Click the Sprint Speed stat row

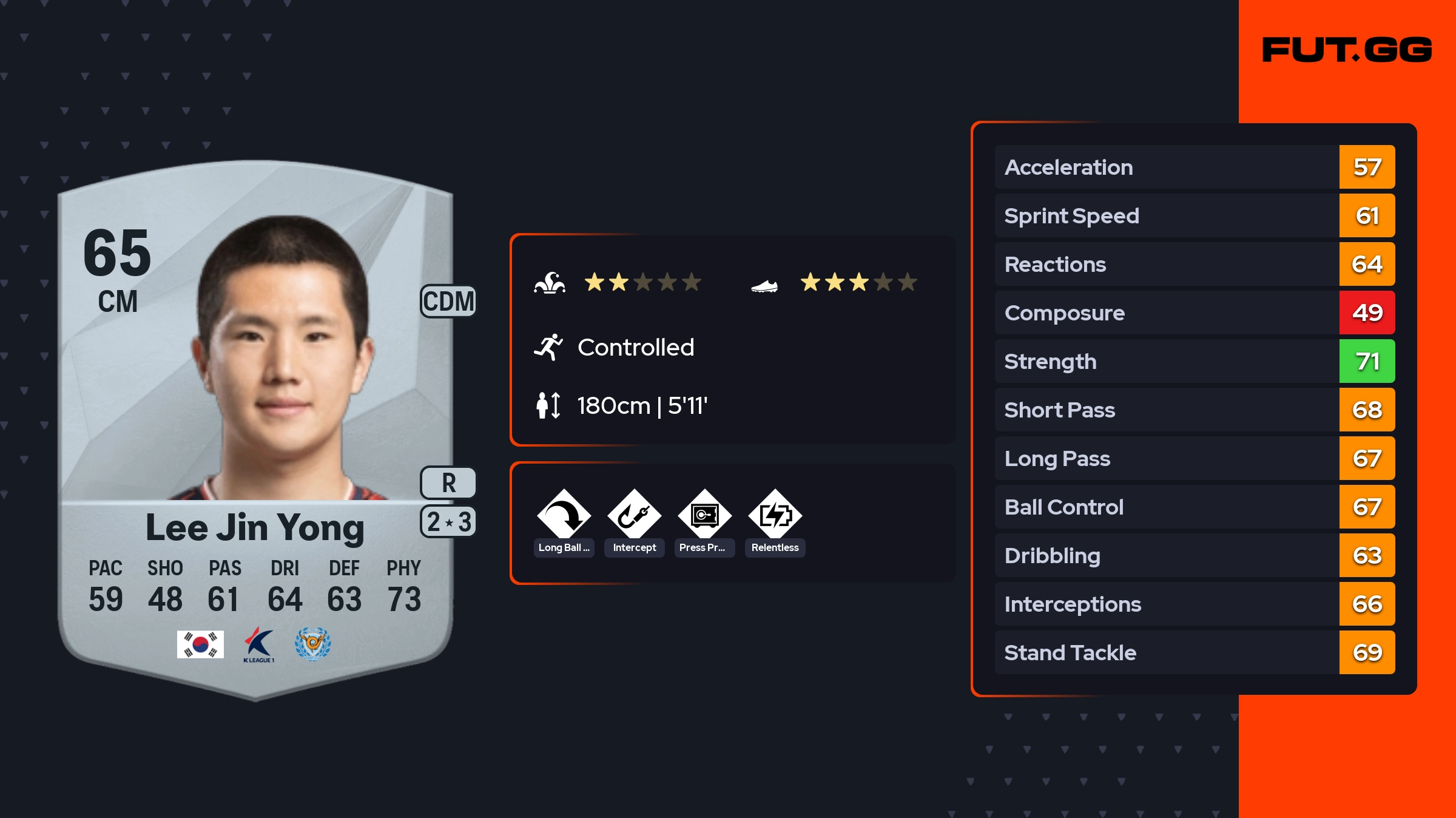click(x=1194, y=215)
